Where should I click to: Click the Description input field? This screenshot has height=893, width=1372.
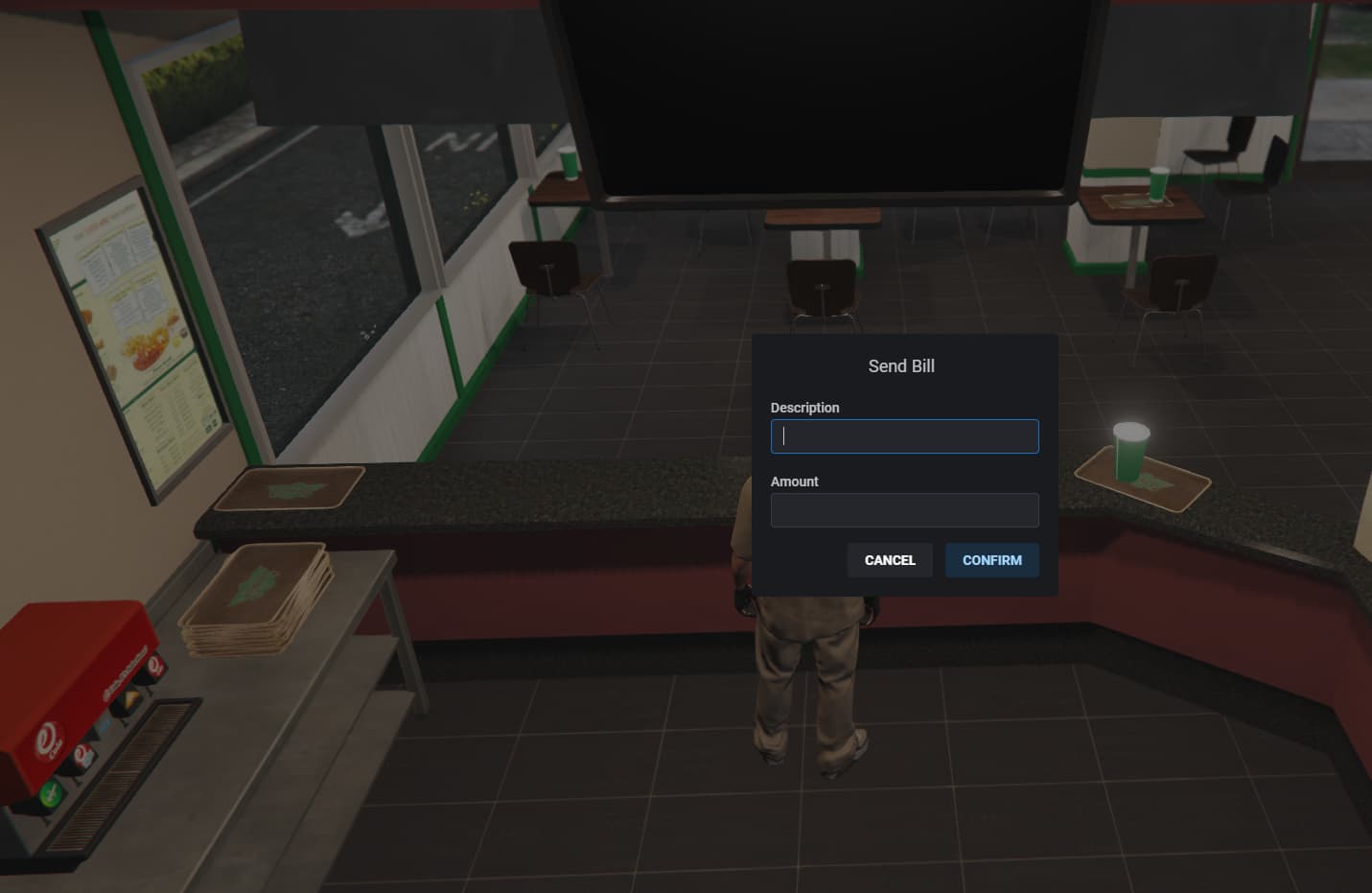(904, 435)
